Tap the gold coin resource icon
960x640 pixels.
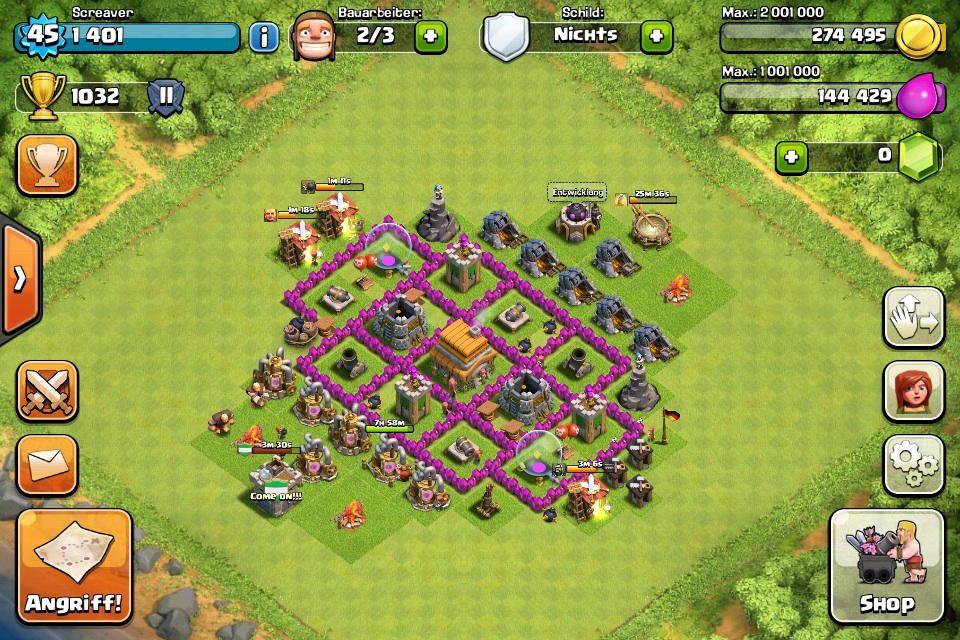pos(917,37)
